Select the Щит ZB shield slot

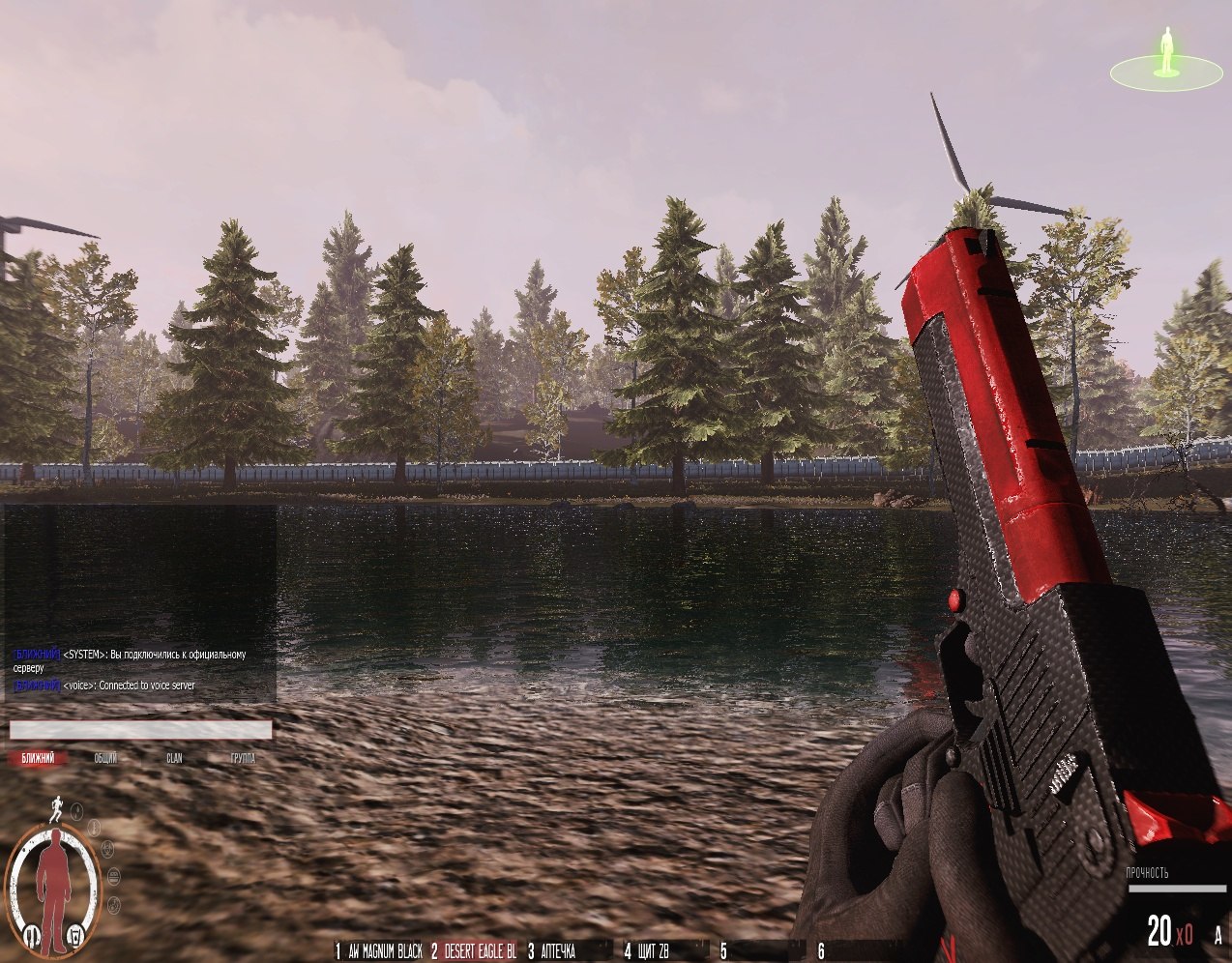(648, 952)
